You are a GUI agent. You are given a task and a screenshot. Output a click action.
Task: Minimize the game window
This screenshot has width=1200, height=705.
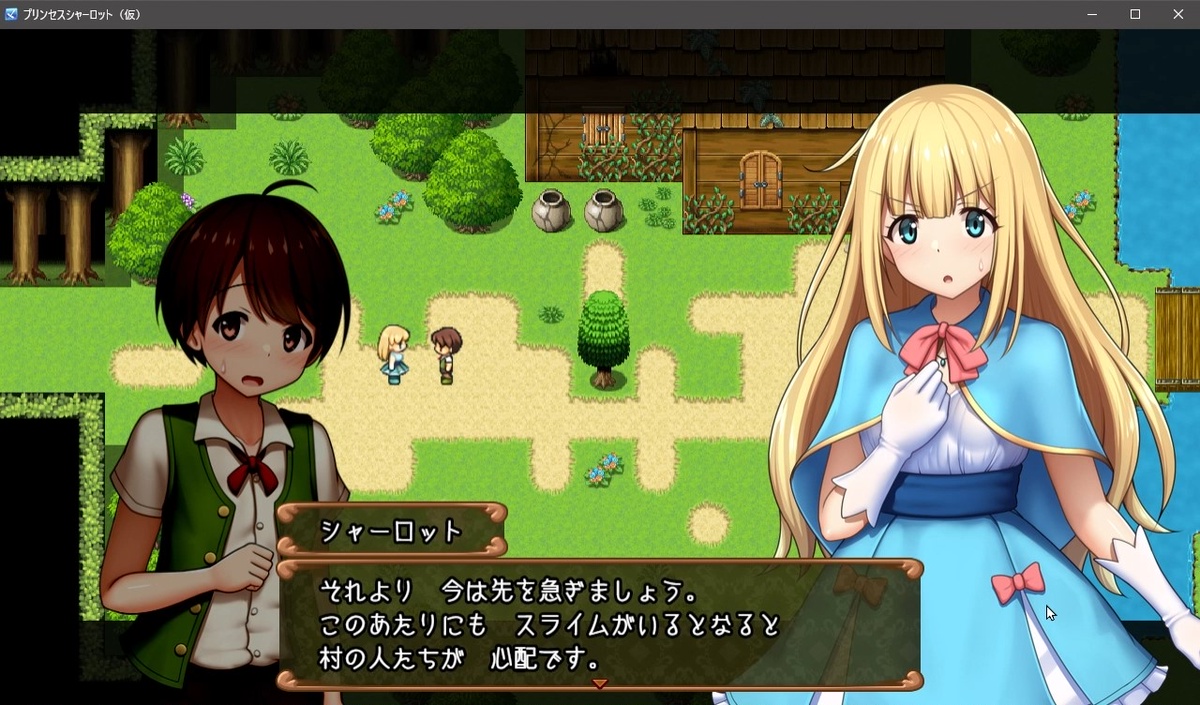[1093, 14]
